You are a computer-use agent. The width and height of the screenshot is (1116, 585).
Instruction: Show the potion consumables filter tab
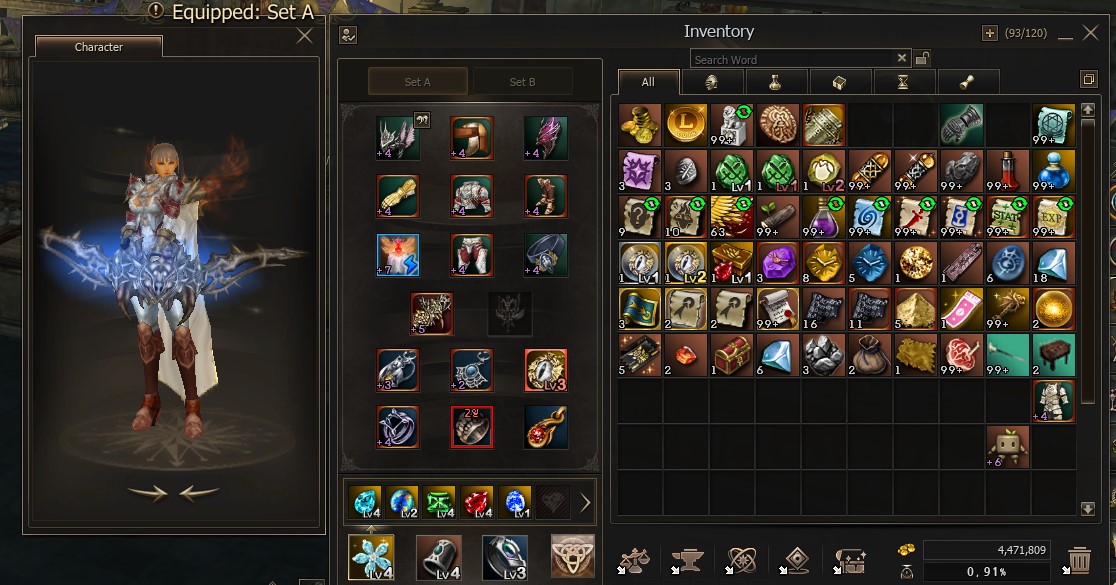(x=774, y=82)
